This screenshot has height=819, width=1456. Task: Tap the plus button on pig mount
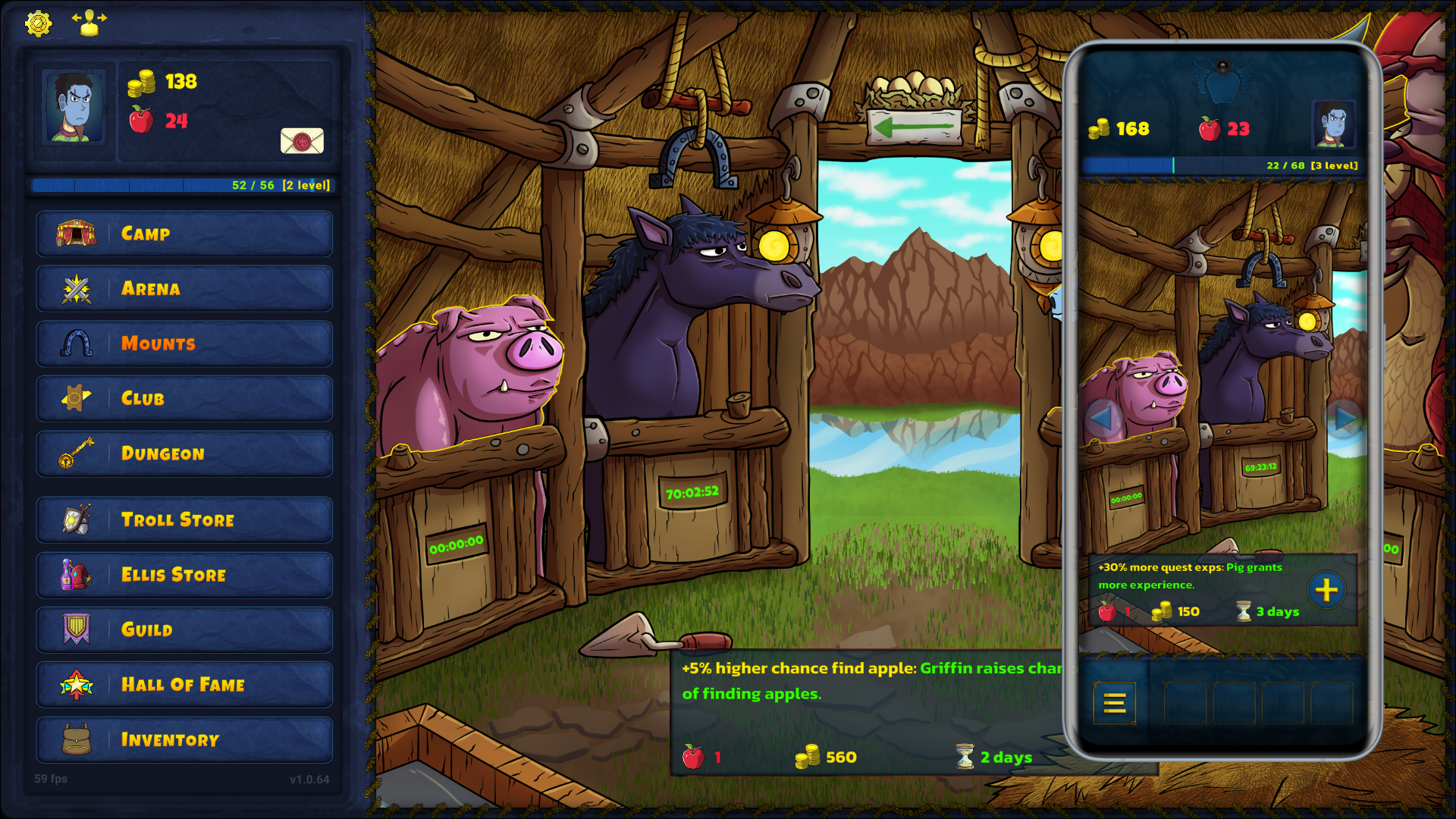tap(1326, 590)
